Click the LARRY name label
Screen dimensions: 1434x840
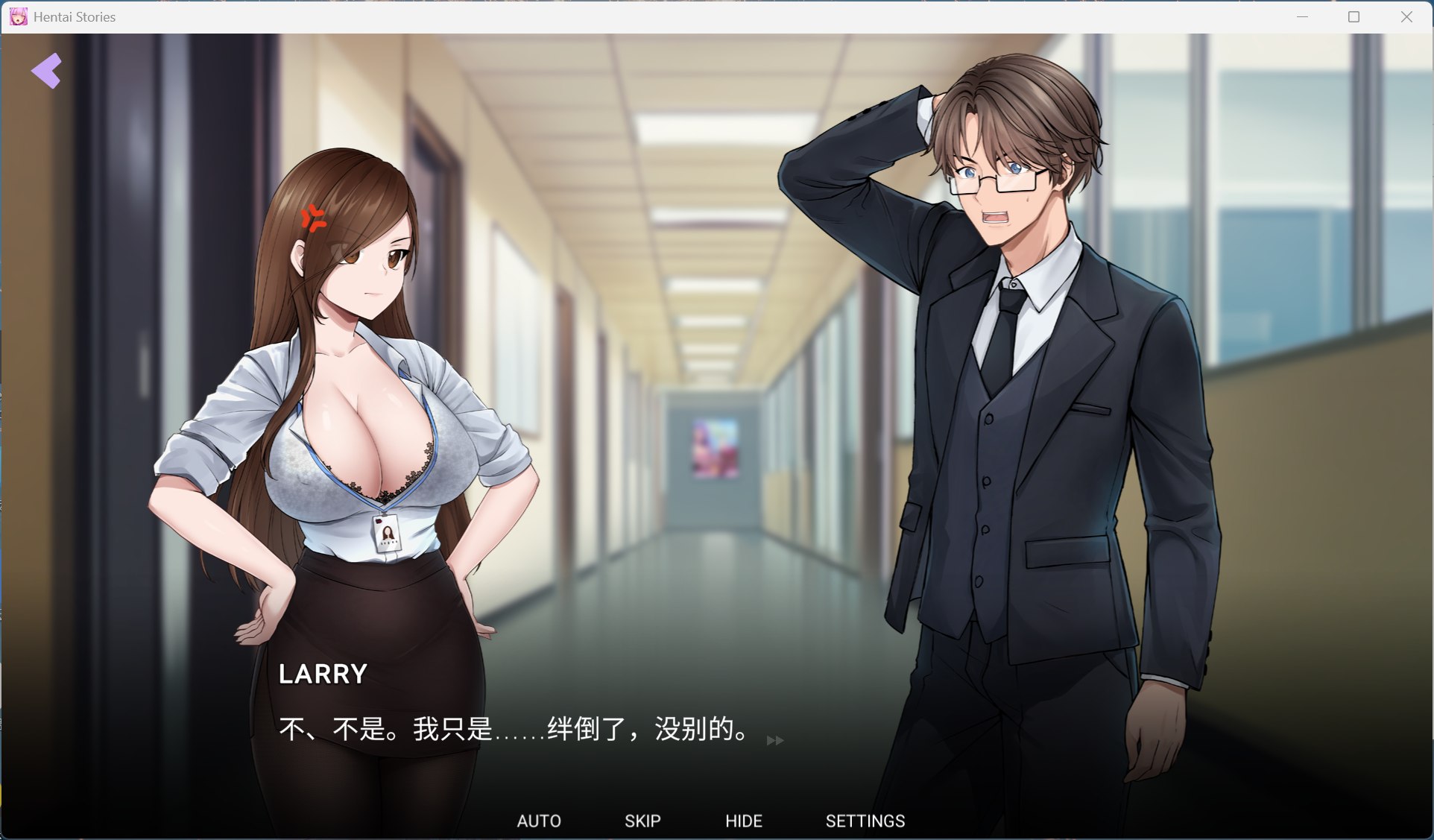coord(323,674)
